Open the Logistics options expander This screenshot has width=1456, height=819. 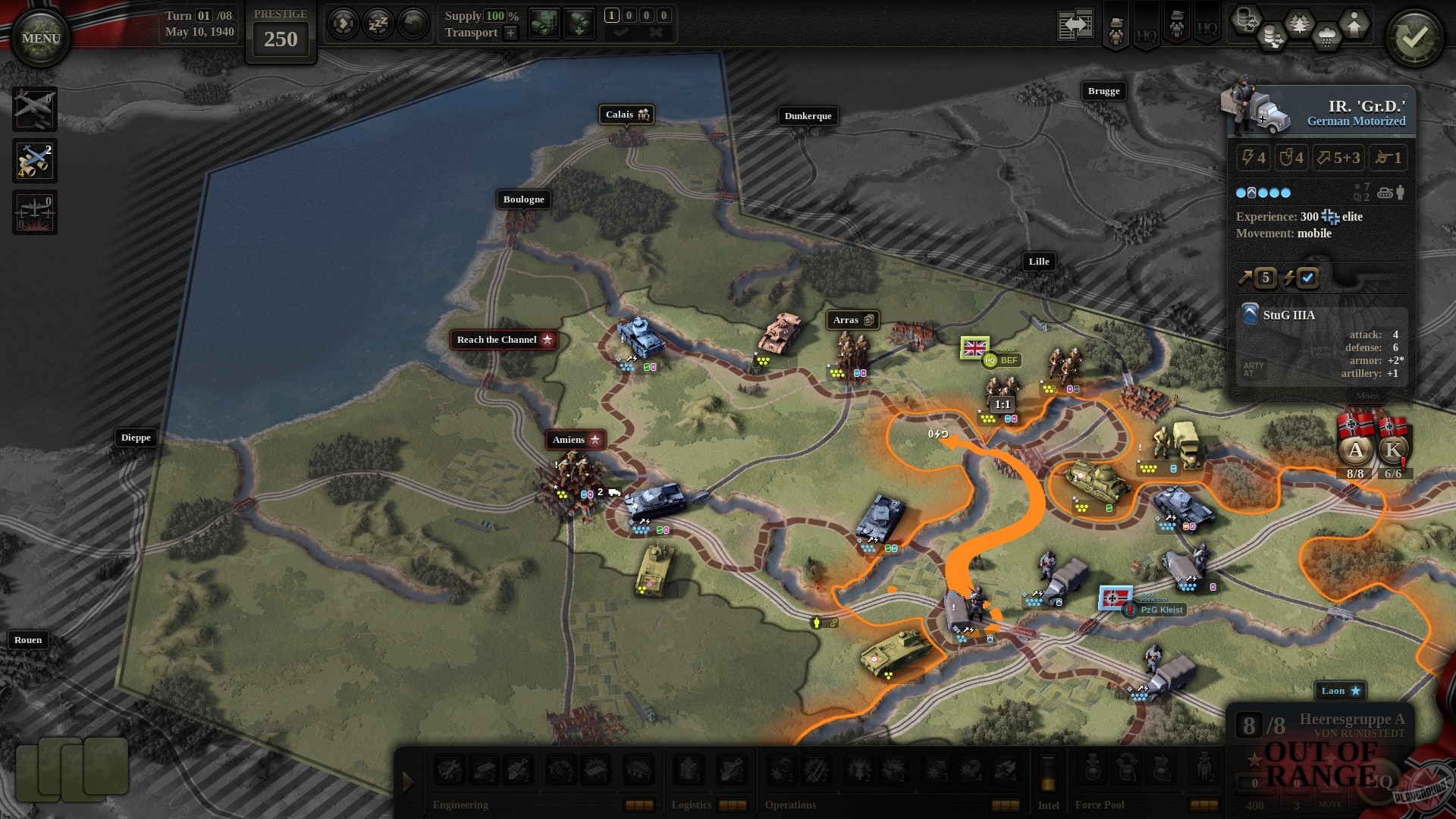pyautogui.click(x=733, y=805)
